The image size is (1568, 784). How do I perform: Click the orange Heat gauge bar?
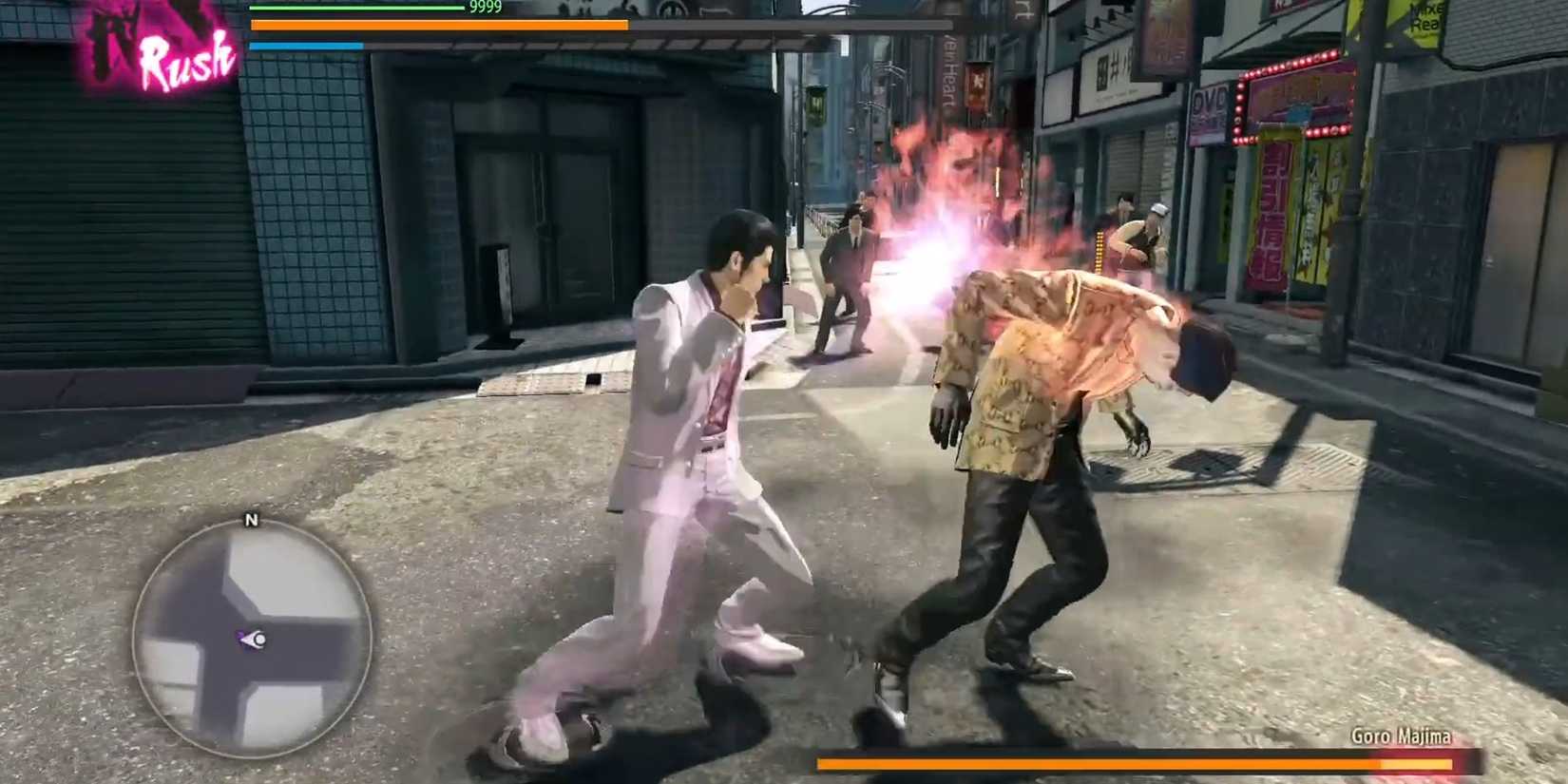click(437, 26)
